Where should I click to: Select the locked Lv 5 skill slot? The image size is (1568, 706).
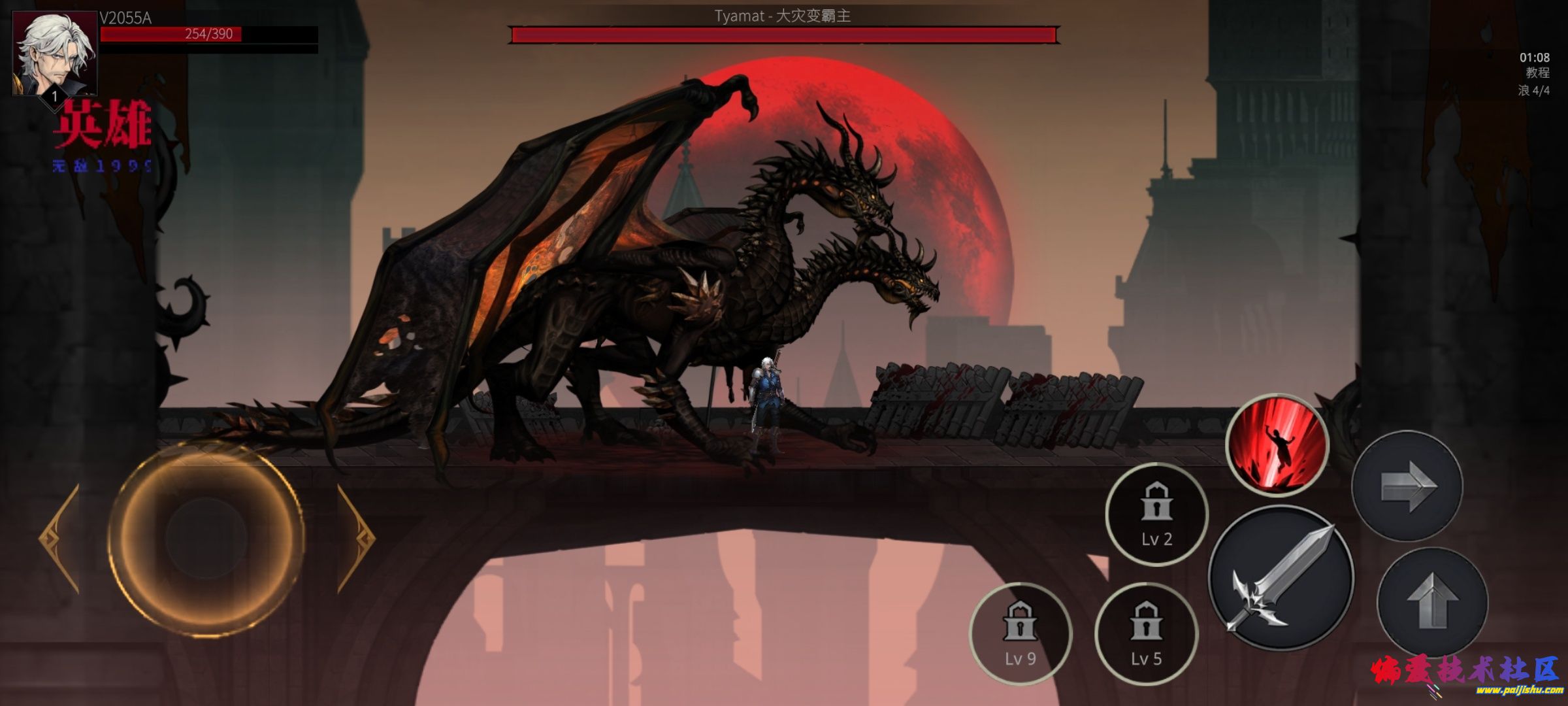coord(1146,634)
